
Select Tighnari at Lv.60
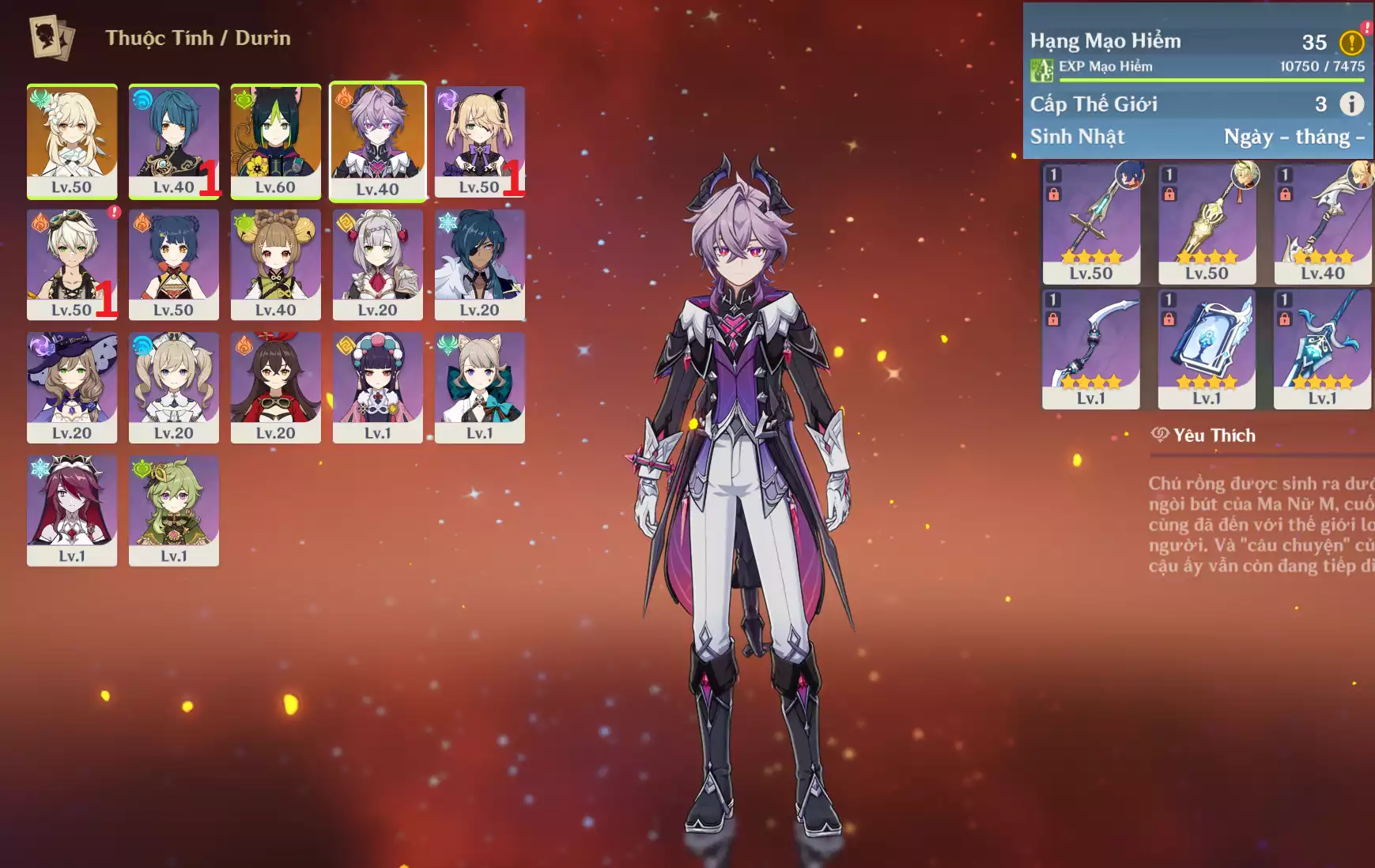pos(276,141)
